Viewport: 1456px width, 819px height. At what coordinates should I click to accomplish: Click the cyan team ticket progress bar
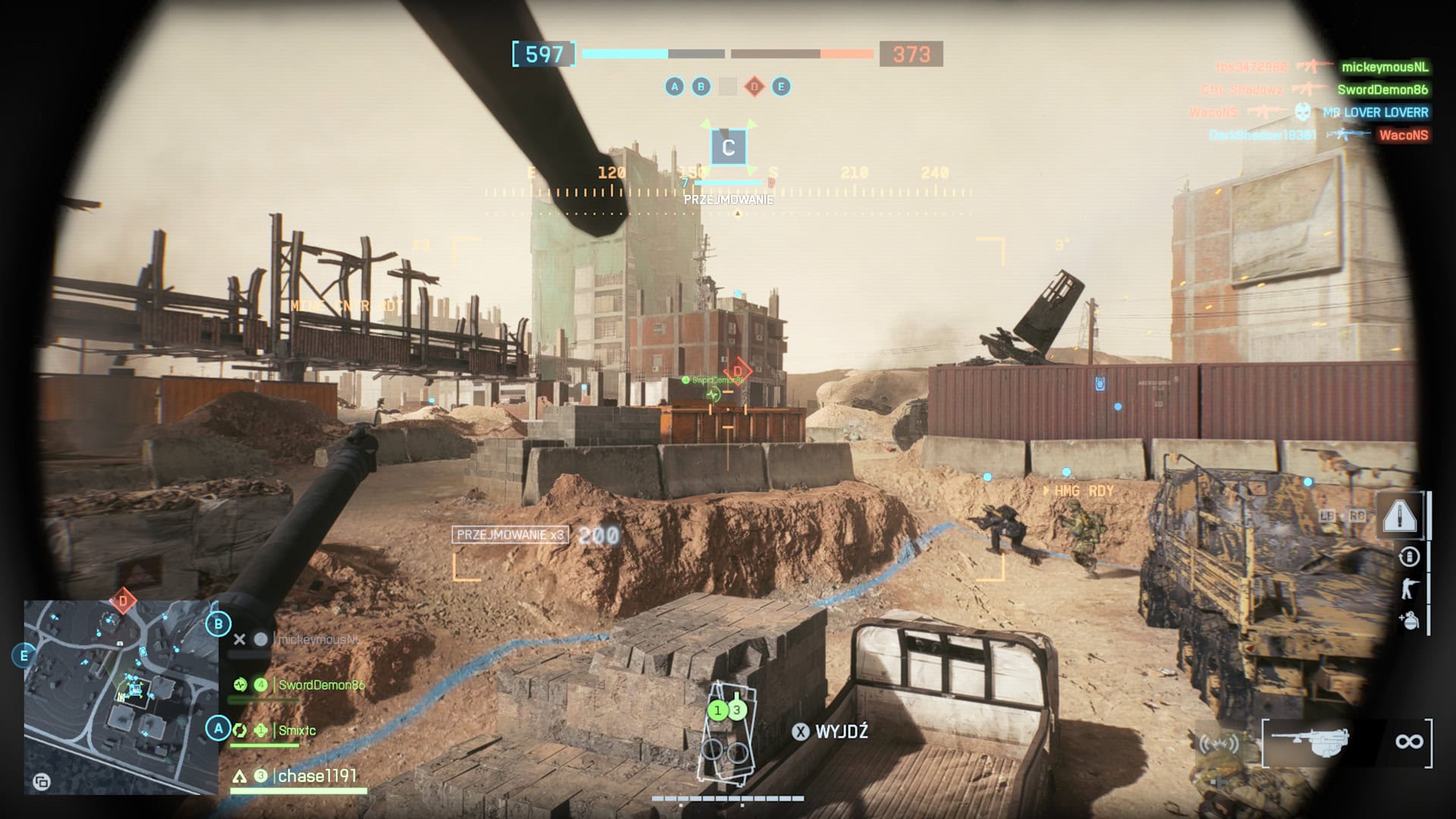coord(626,55)
